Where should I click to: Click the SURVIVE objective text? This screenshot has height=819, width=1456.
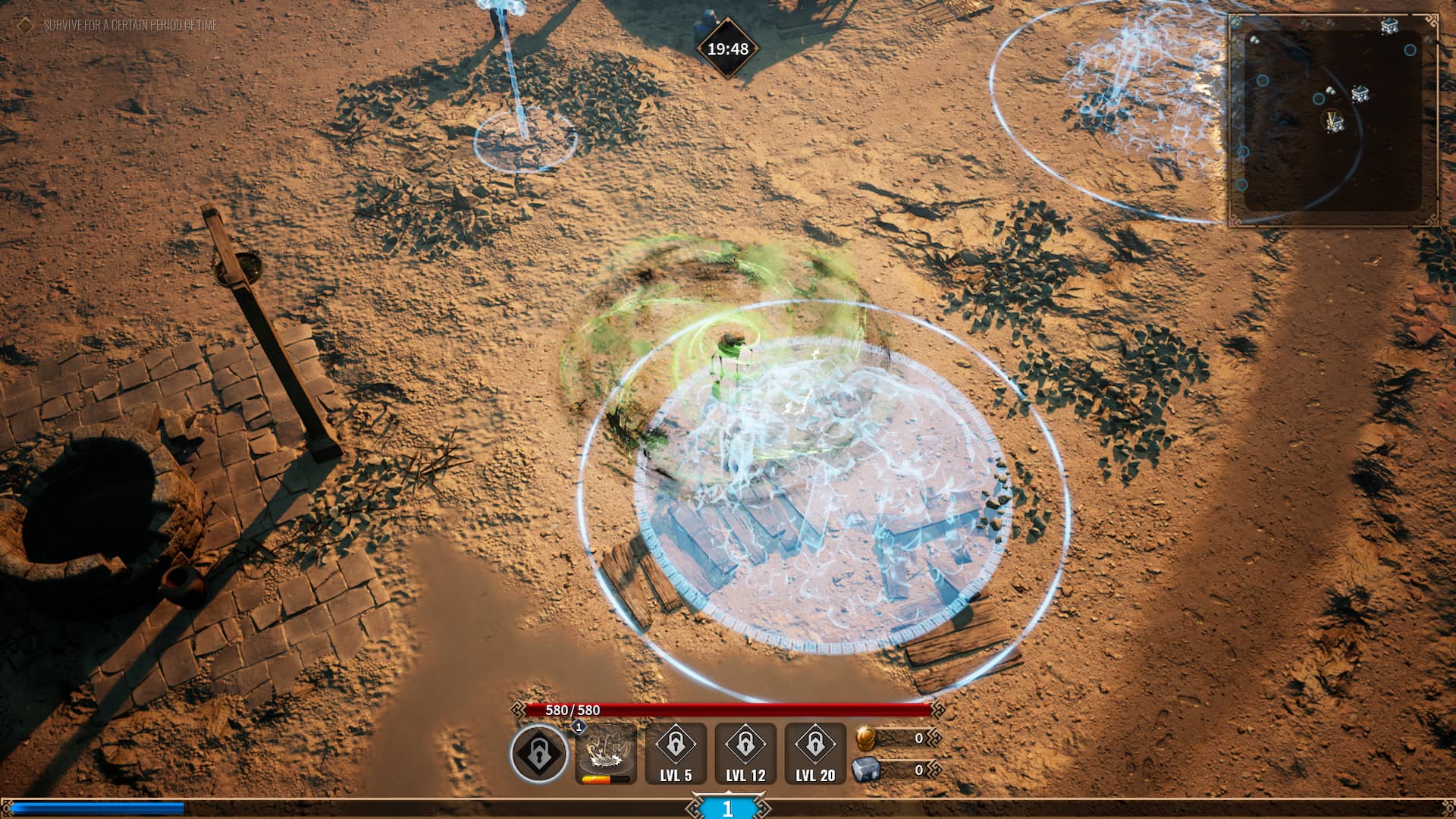(130, 24)
